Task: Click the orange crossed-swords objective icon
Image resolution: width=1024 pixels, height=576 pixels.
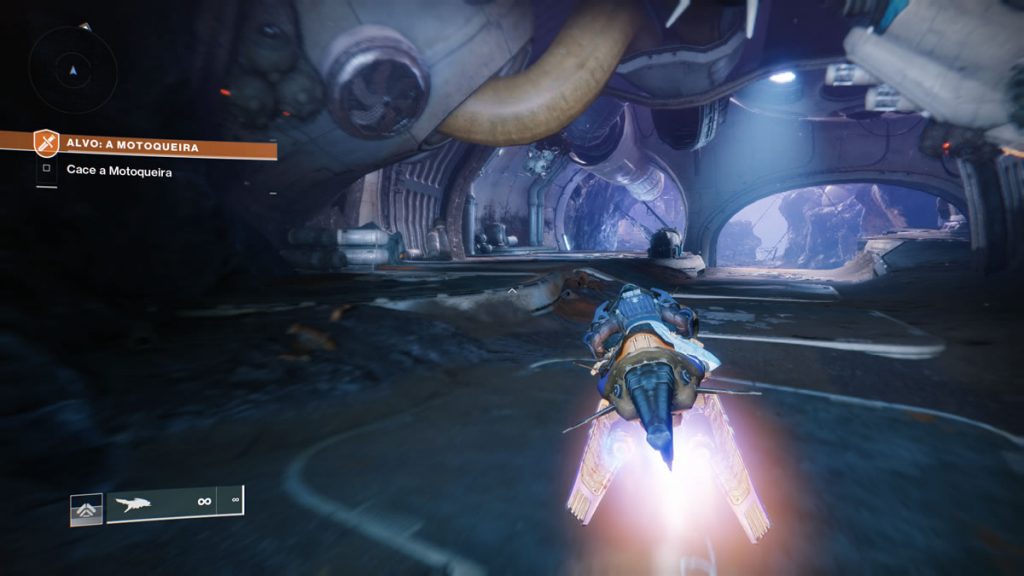Action: click(x=46, y=144)
